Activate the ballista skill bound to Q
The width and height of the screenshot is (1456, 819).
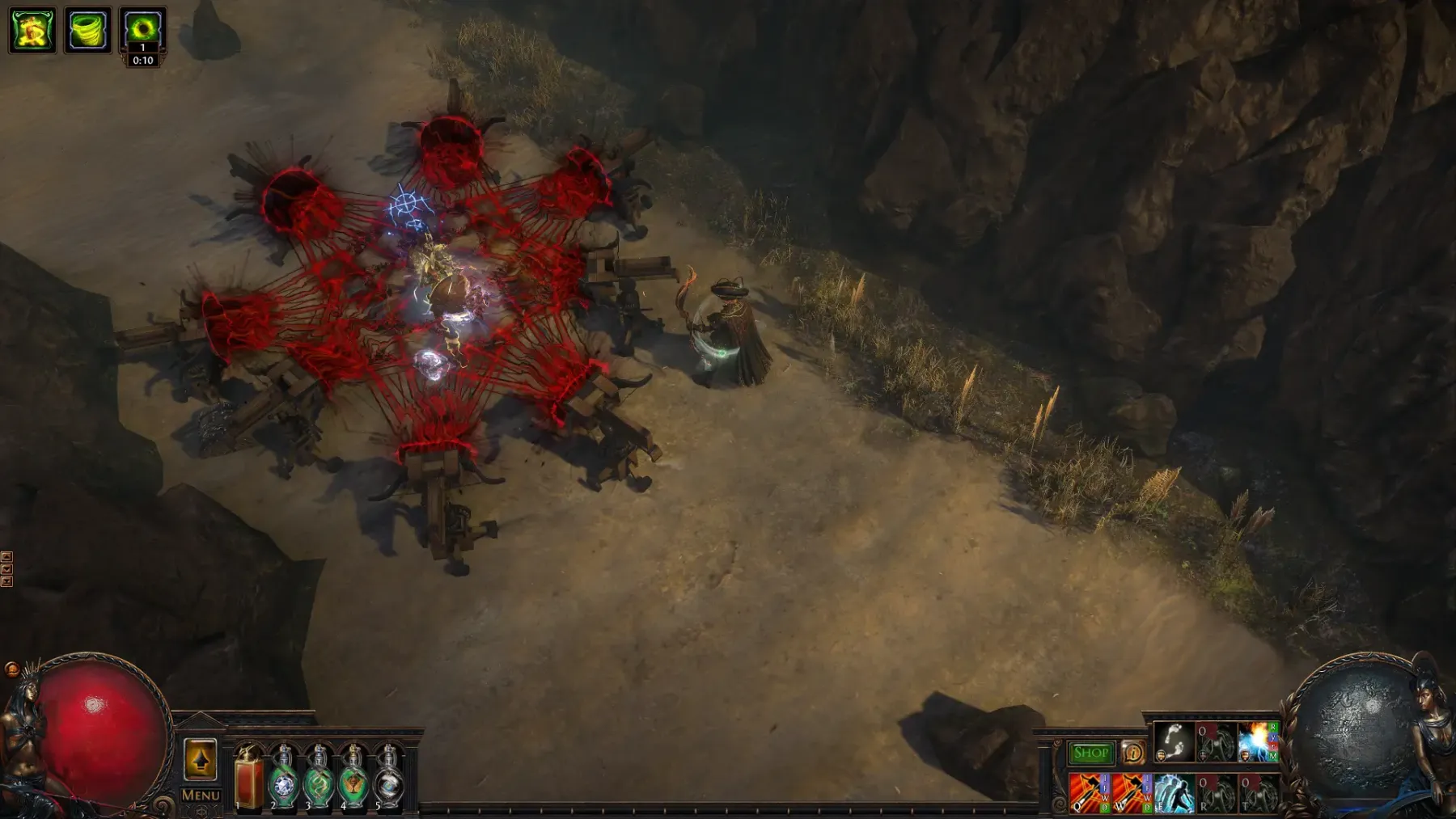1089,792
